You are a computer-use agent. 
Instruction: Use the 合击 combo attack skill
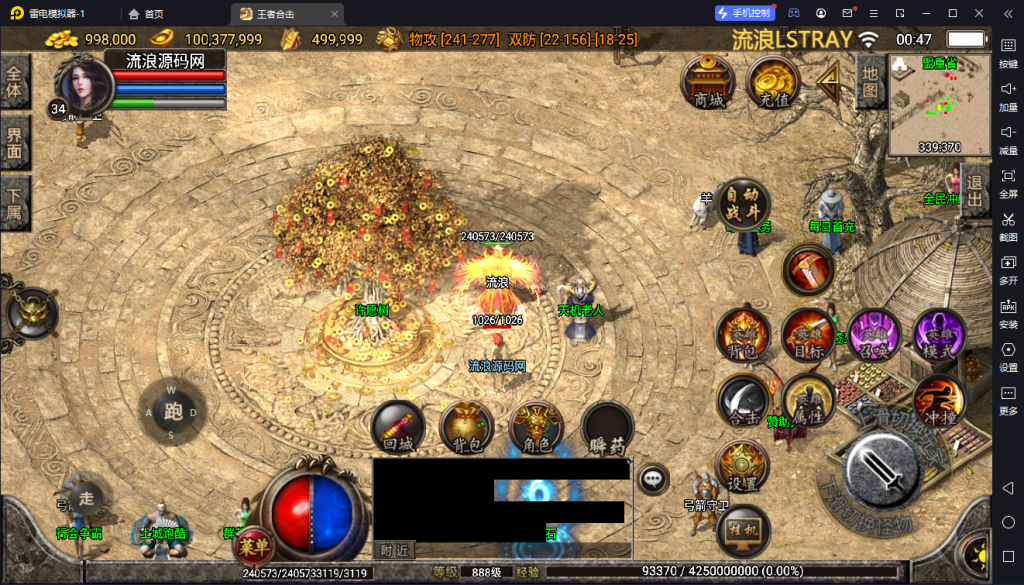(743, 400)
